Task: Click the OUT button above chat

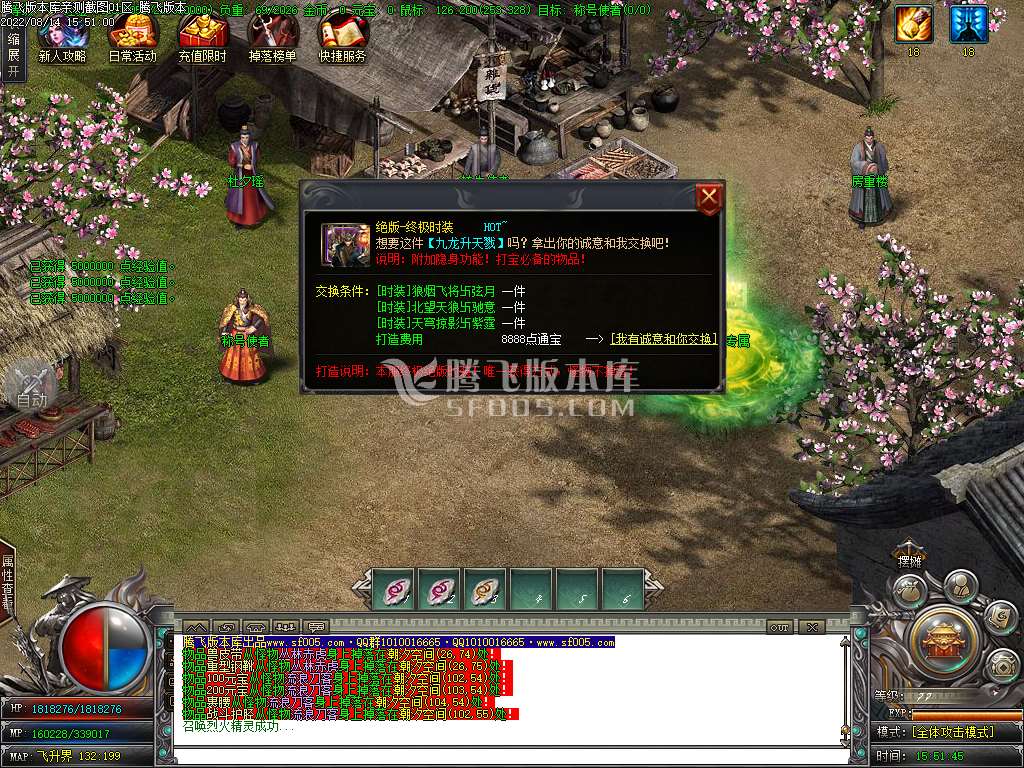Action: click(x=779, y=627)
